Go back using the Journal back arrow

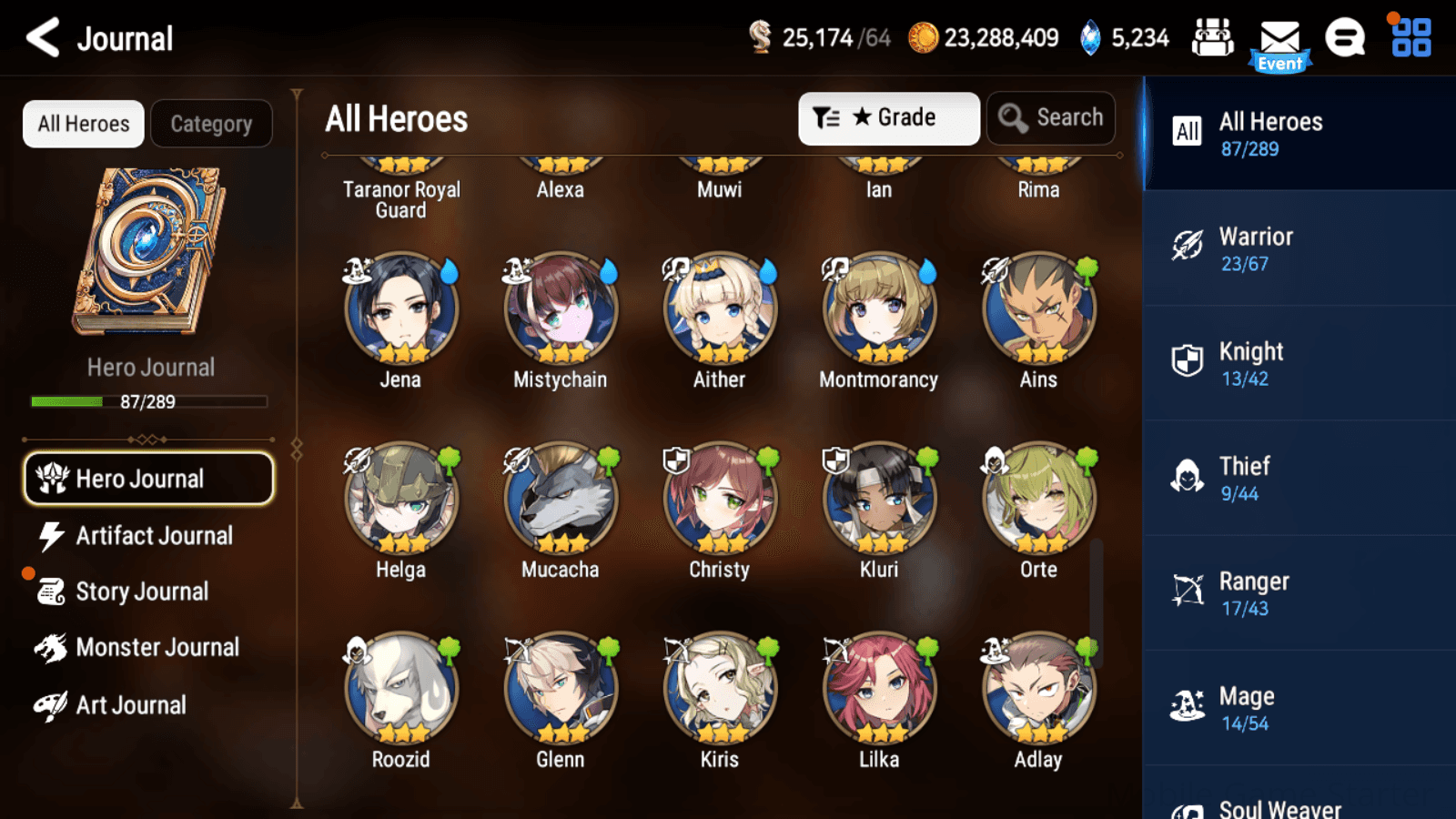click(42, 37)
